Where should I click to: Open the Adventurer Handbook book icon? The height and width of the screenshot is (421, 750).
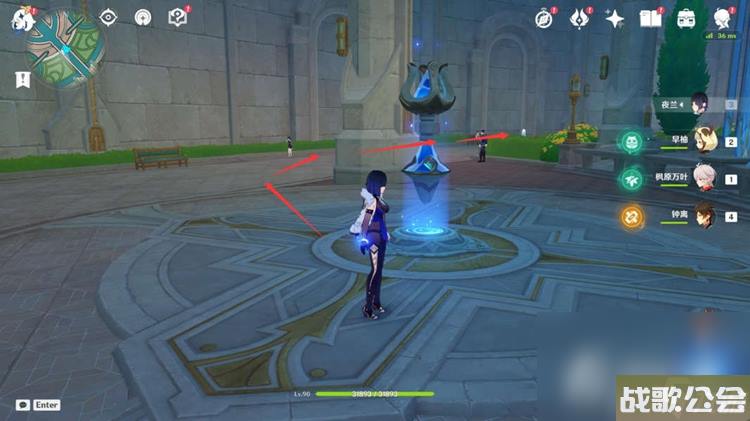click(651, 18)
